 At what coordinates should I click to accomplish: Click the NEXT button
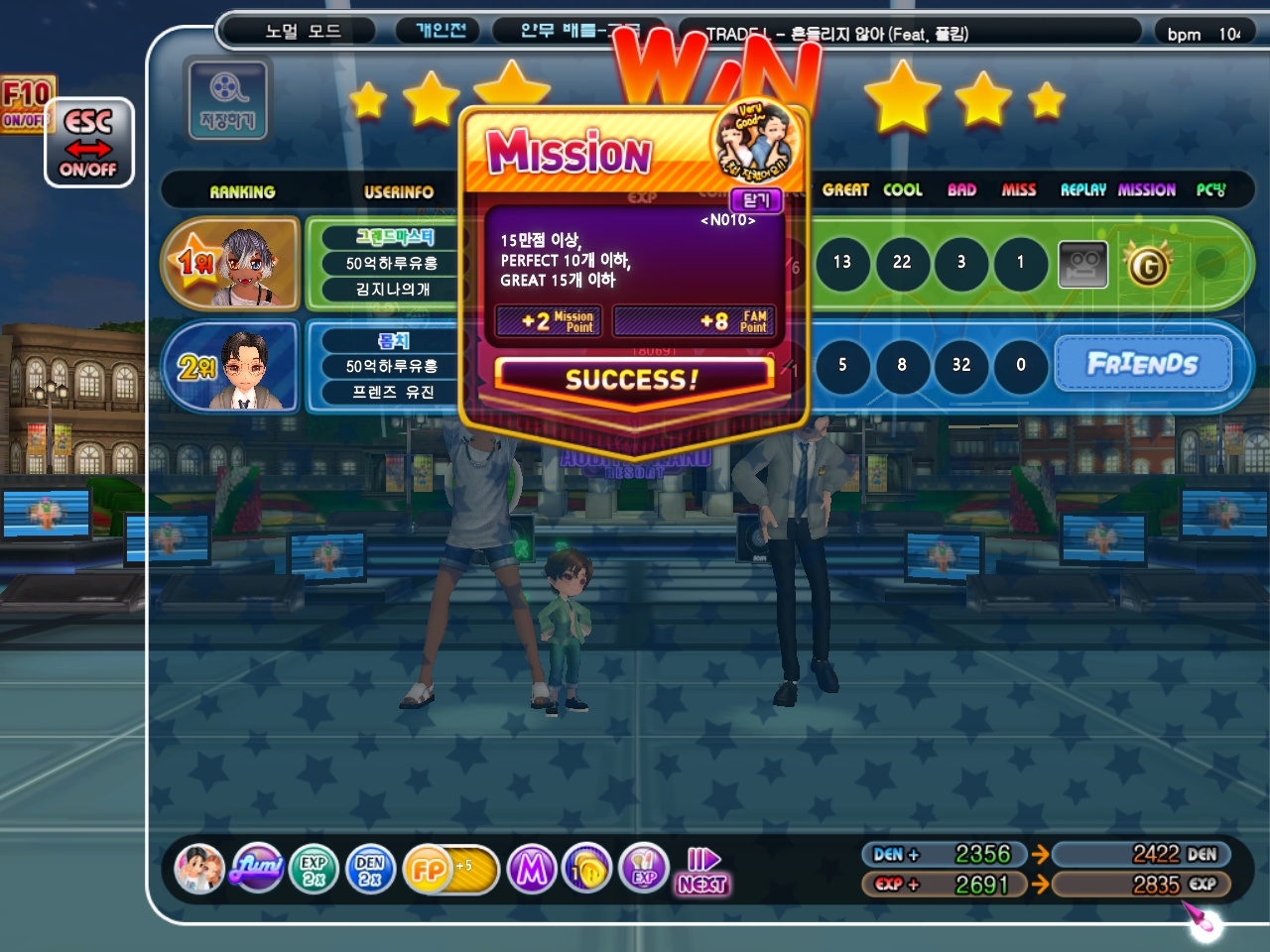coord(703,872)
